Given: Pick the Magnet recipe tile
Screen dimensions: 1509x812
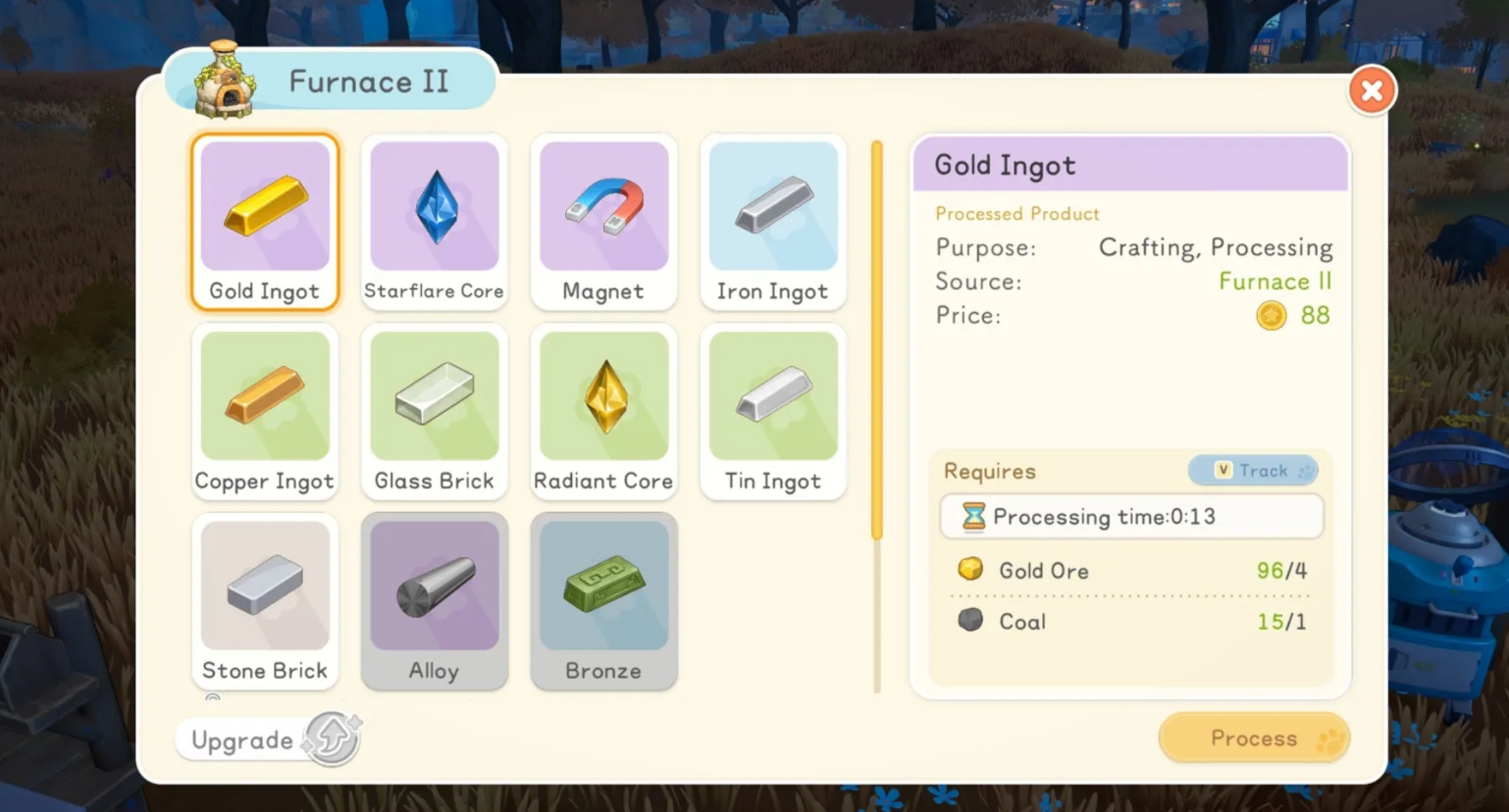Looking at the screenshot, I should tap(603, 222).
